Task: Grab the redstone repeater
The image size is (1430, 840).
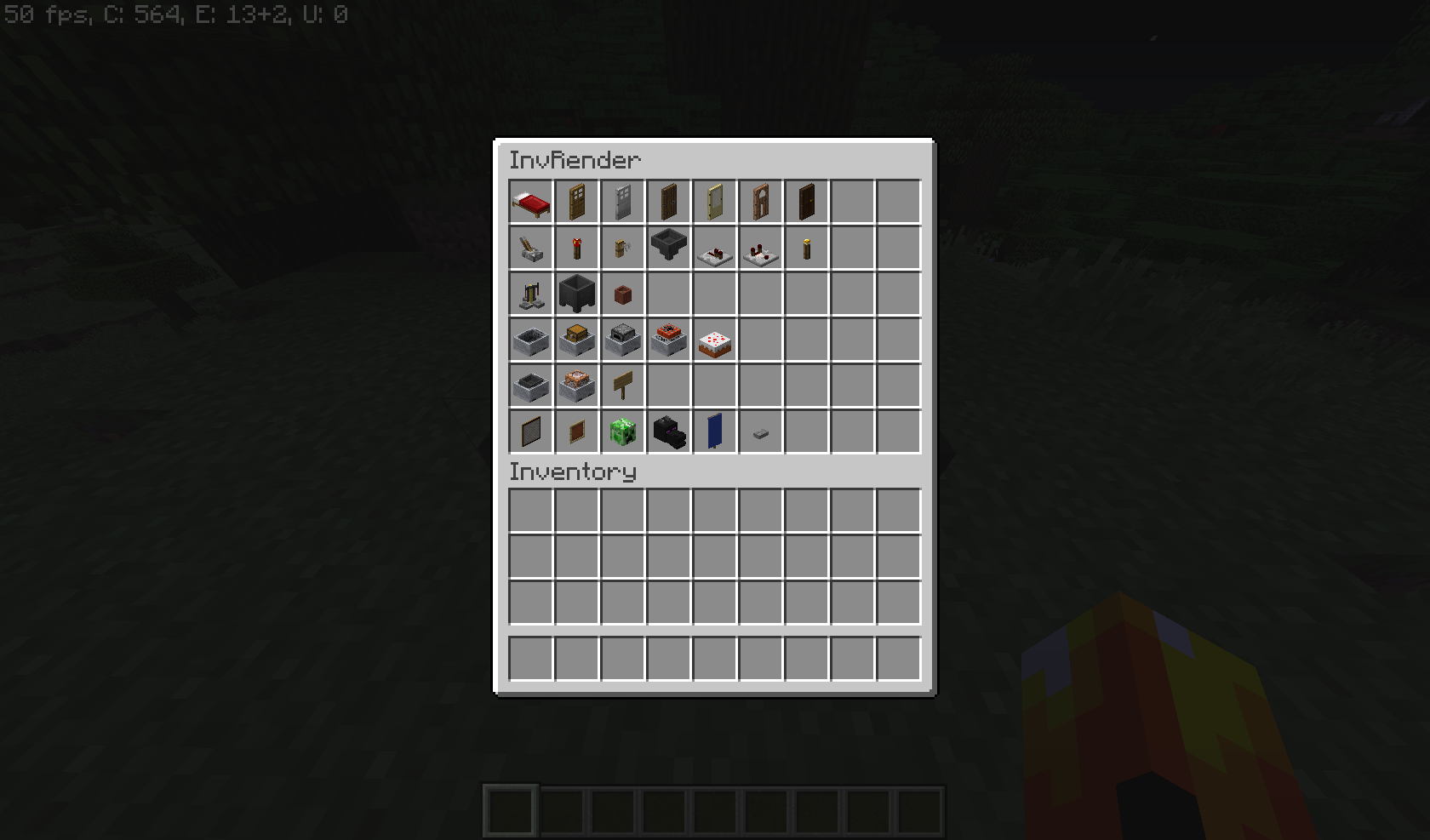Action: click(714, 248)
